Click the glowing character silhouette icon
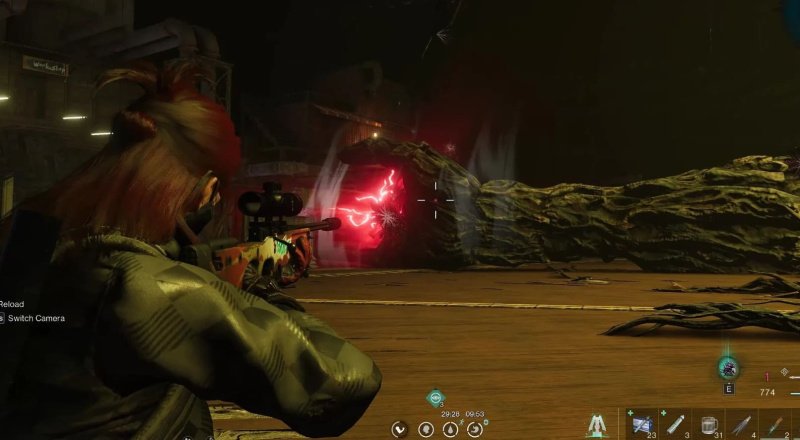This screenshot has width=800, height=440. [x=596, y=425]
